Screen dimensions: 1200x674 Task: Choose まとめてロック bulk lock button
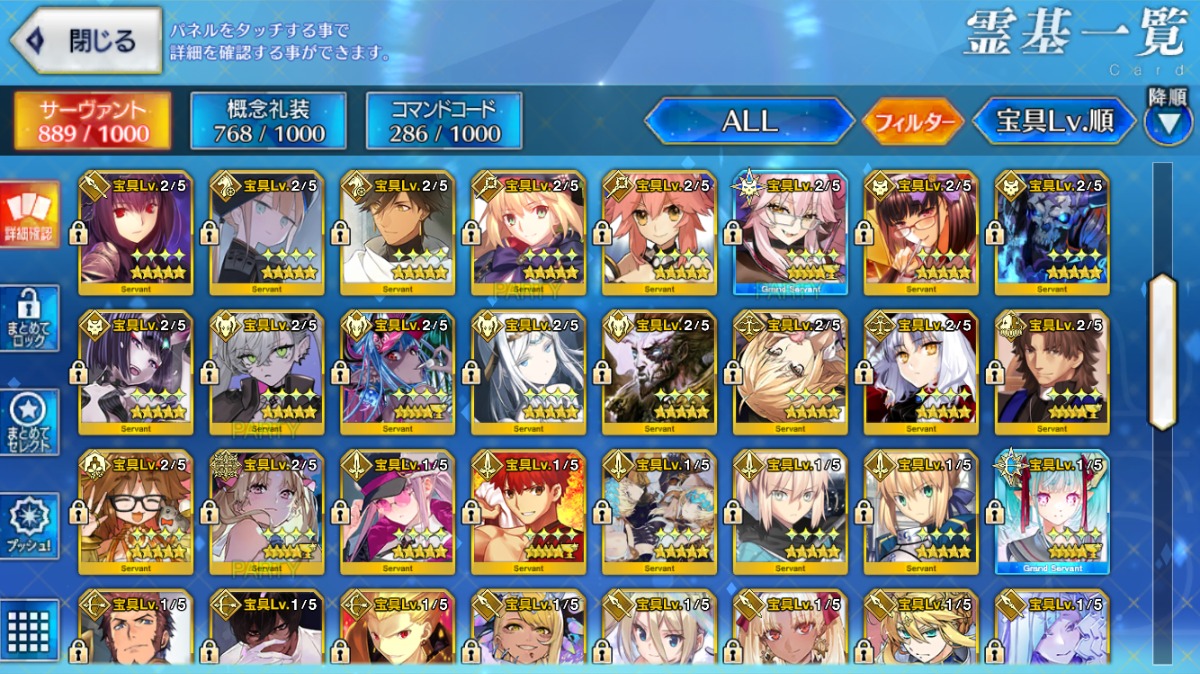[x=30, y=319]
